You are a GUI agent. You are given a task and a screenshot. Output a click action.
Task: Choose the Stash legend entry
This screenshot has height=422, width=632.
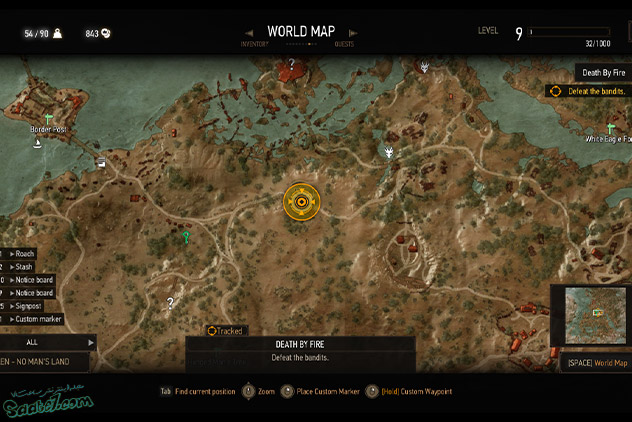(x=25, y=267)
